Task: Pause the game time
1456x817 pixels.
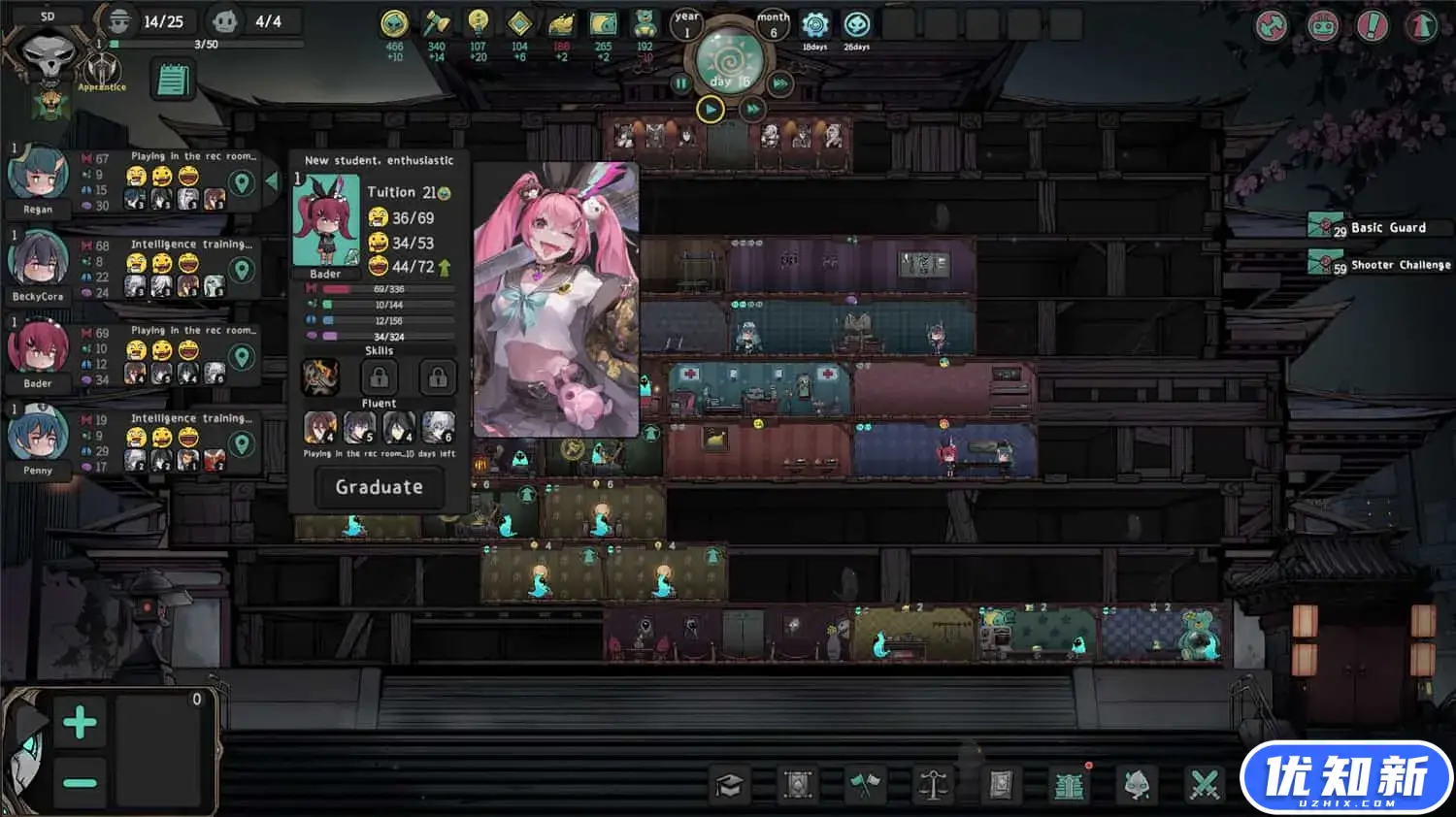Action: coord(681,84)
